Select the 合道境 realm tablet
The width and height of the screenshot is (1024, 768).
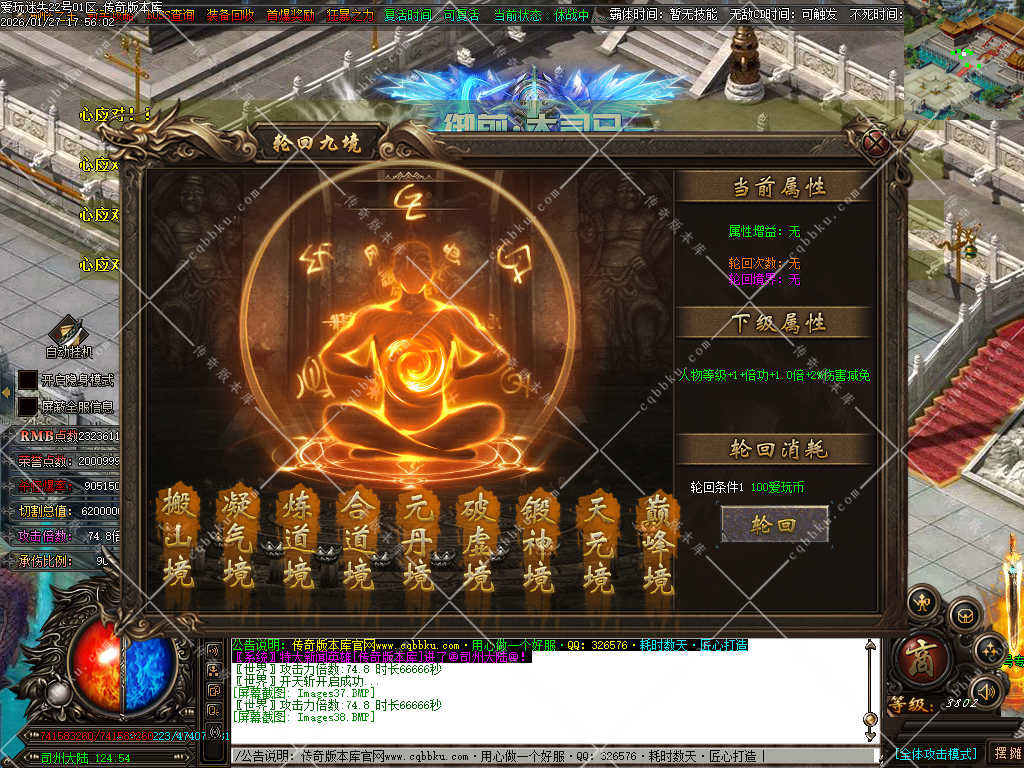357,540
